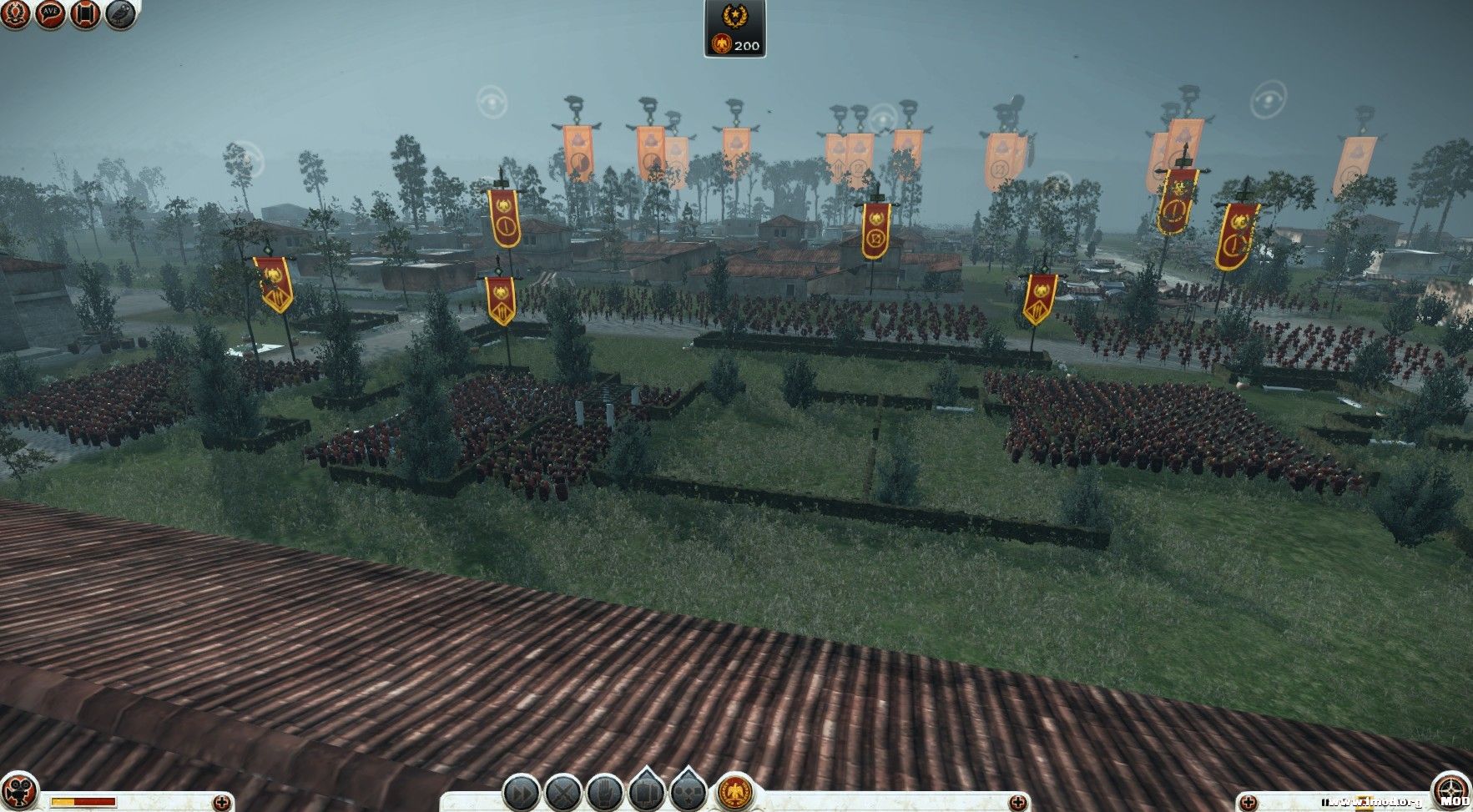Expand the plus control on bottom-right panel
Screen dimensions: 1473x812
tap(1248, 801)
